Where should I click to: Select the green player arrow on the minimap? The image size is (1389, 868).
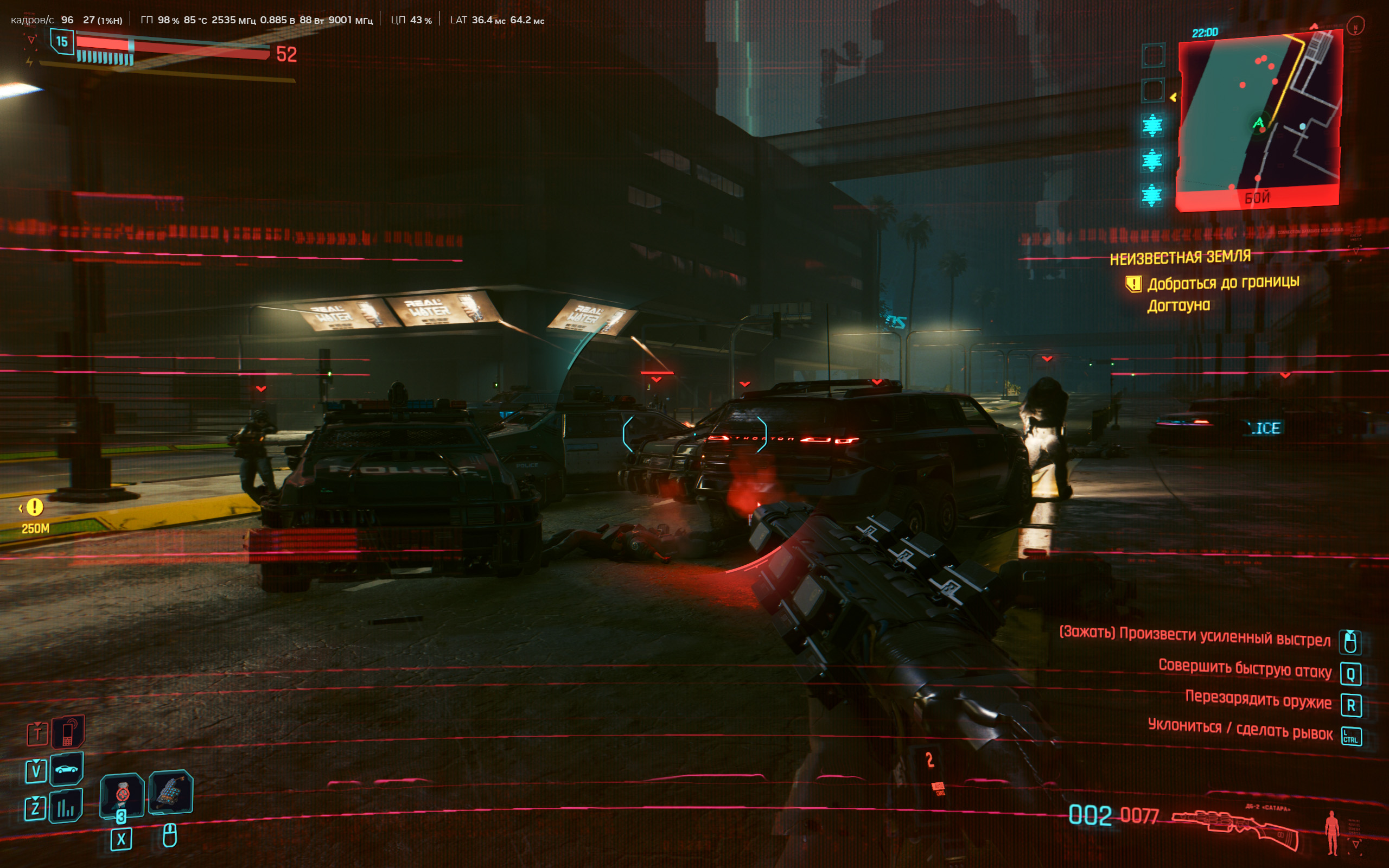point(1258,123)
